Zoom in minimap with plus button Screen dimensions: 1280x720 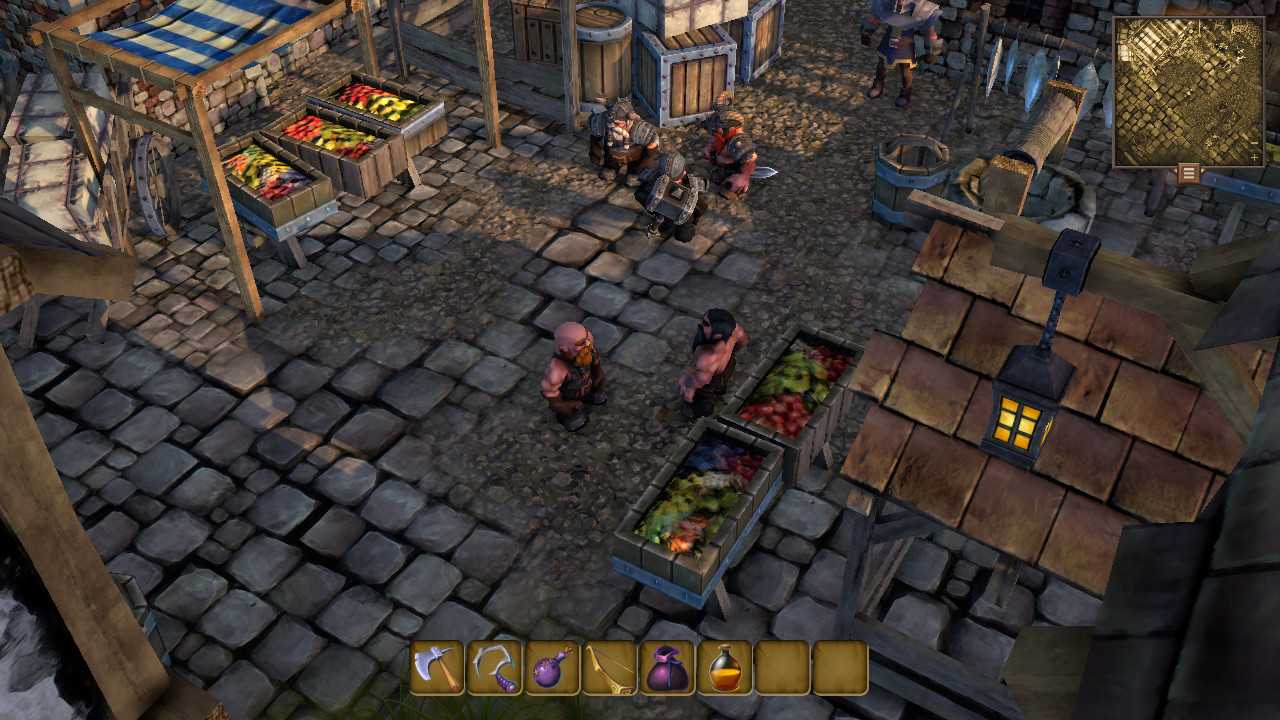1255,158
